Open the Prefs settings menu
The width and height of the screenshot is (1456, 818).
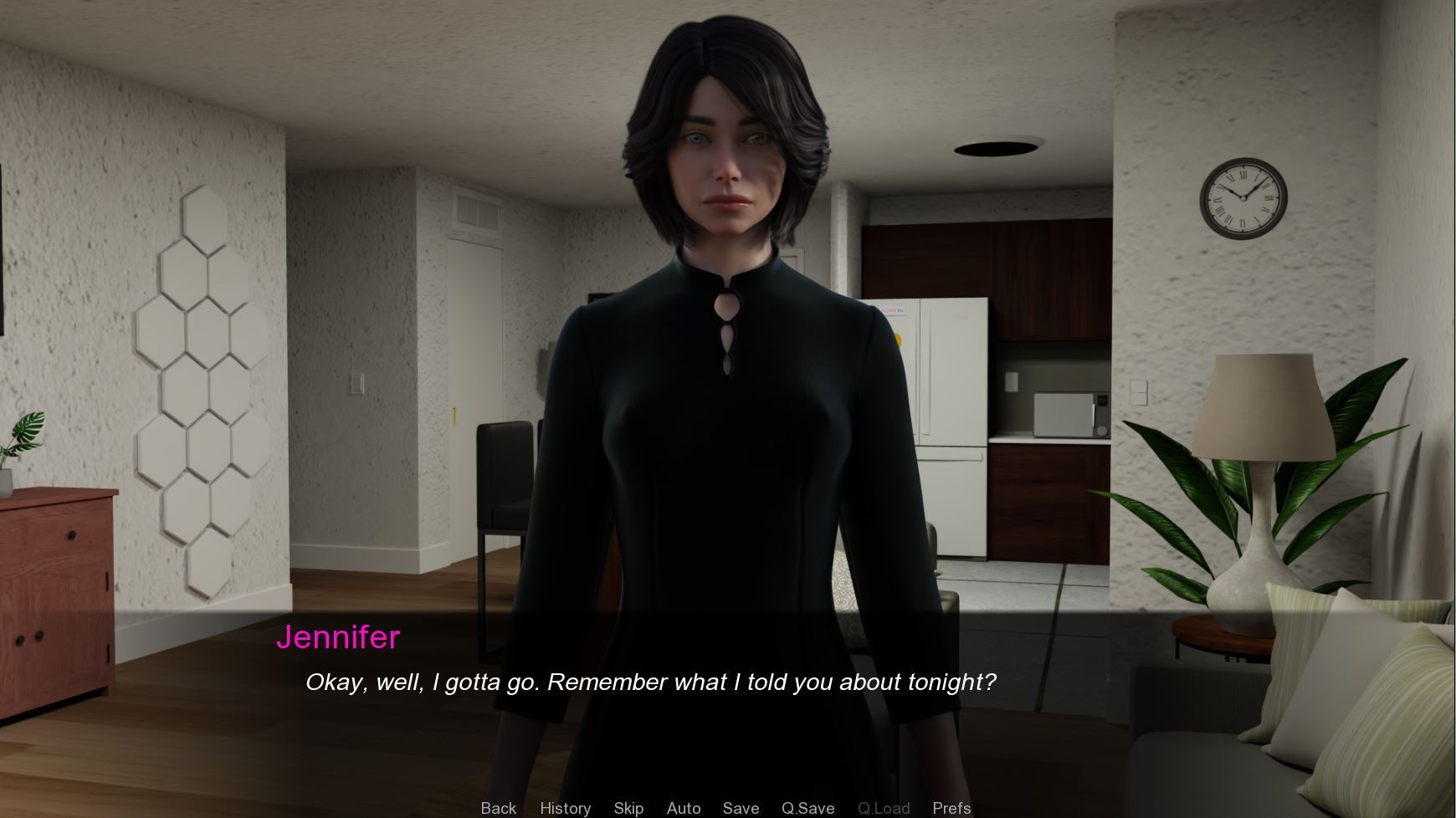(951, 808)
